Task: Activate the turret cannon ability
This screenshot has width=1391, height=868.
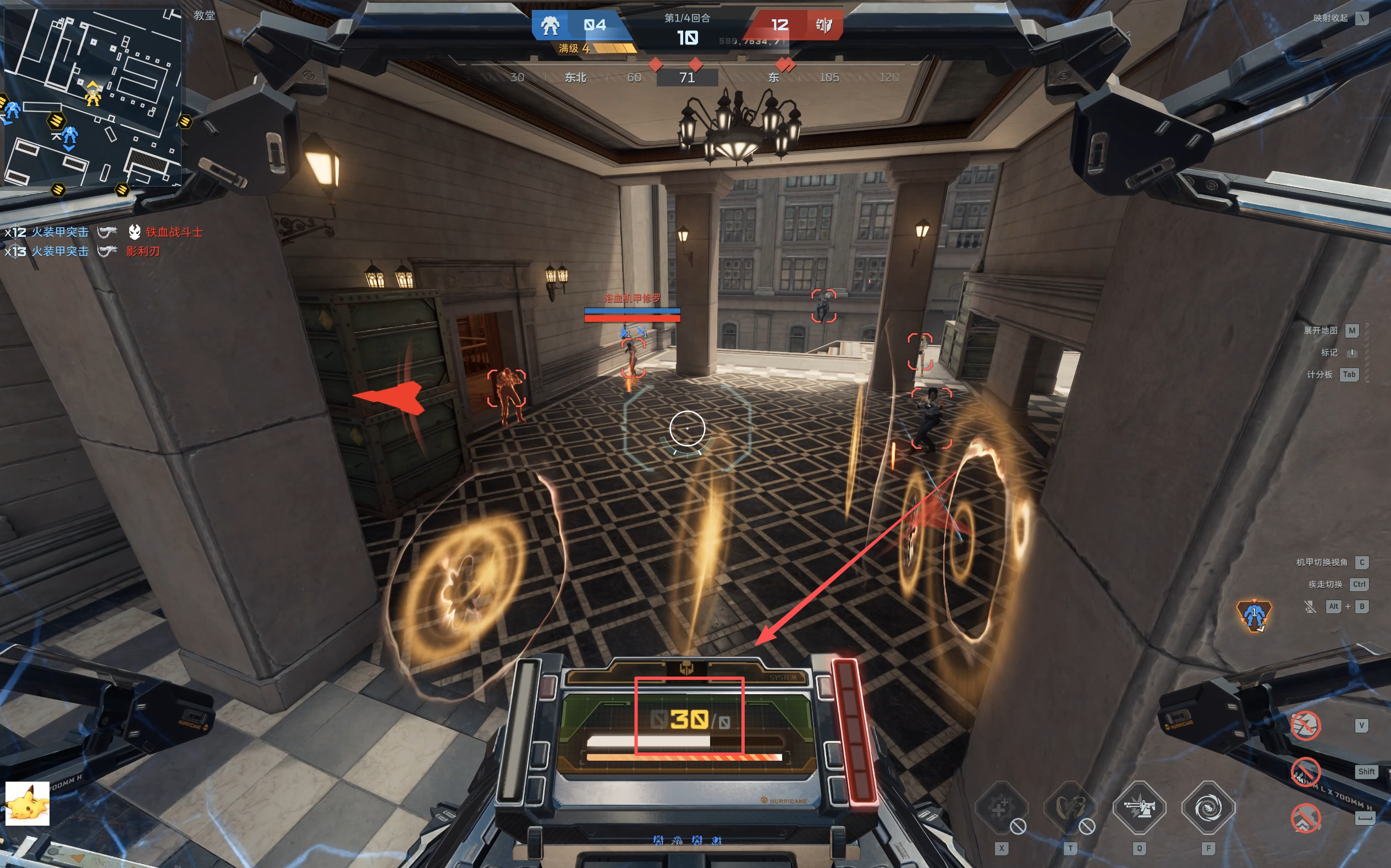Action: (x=1139, y=808)
